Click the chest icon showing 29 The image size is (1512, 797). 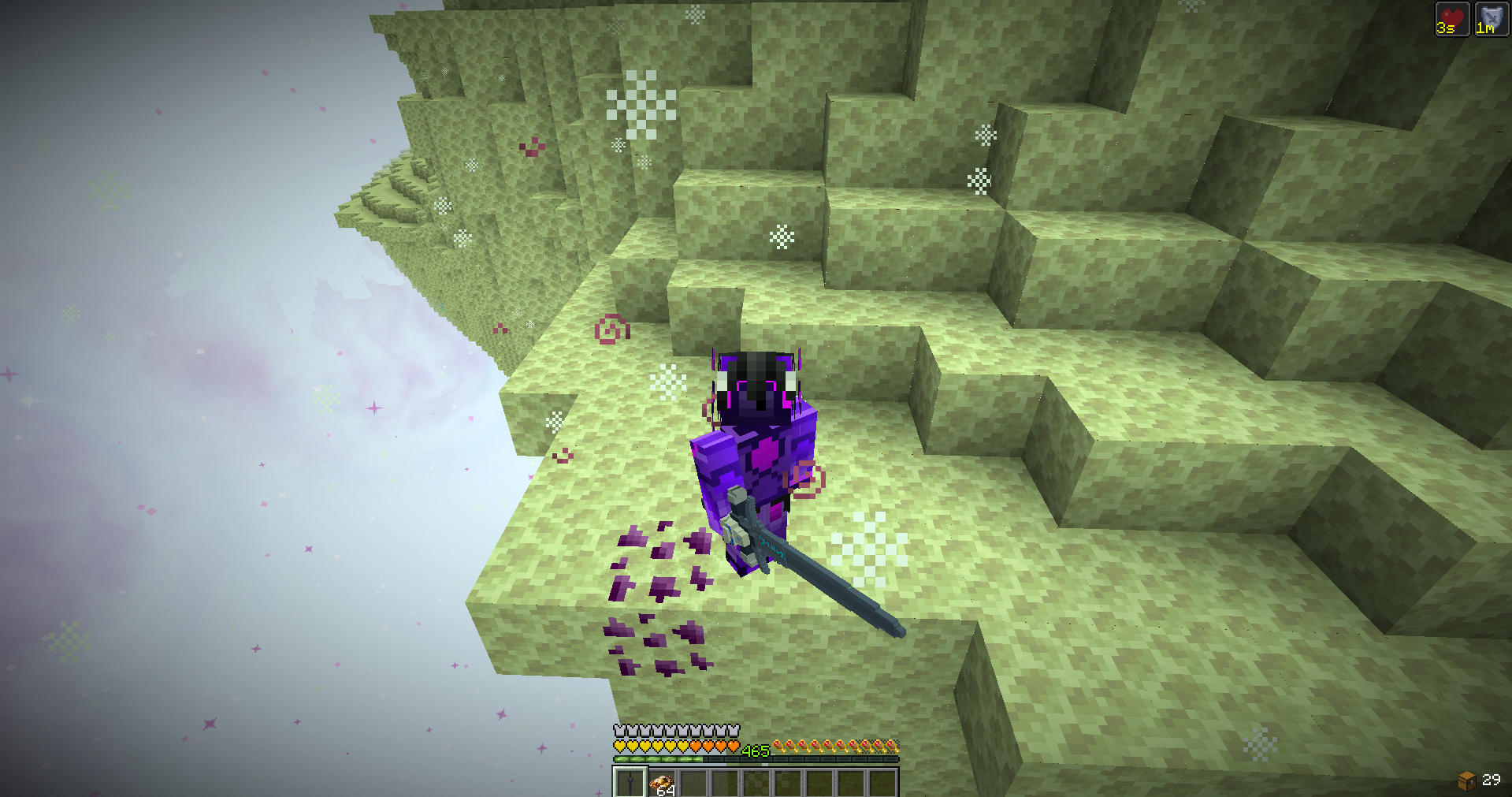(1466, 780)
